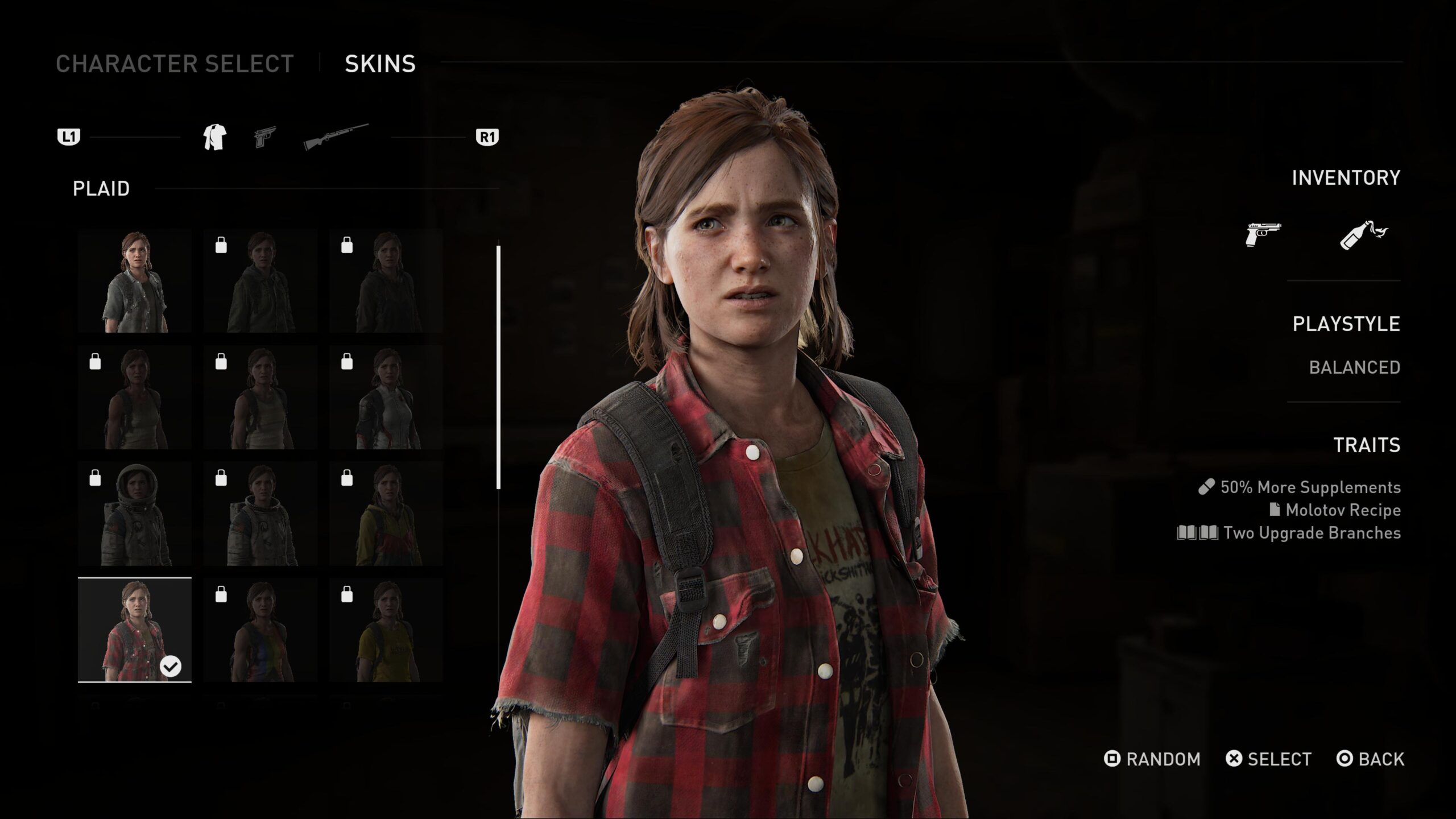Go back with the Back button
Screen dimensions: 1456x819
click(x=1371, y=759)
